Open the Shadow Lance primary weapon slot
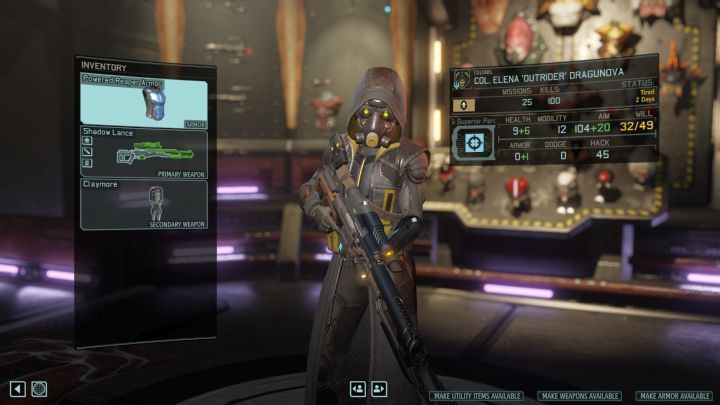 [144, 152]
